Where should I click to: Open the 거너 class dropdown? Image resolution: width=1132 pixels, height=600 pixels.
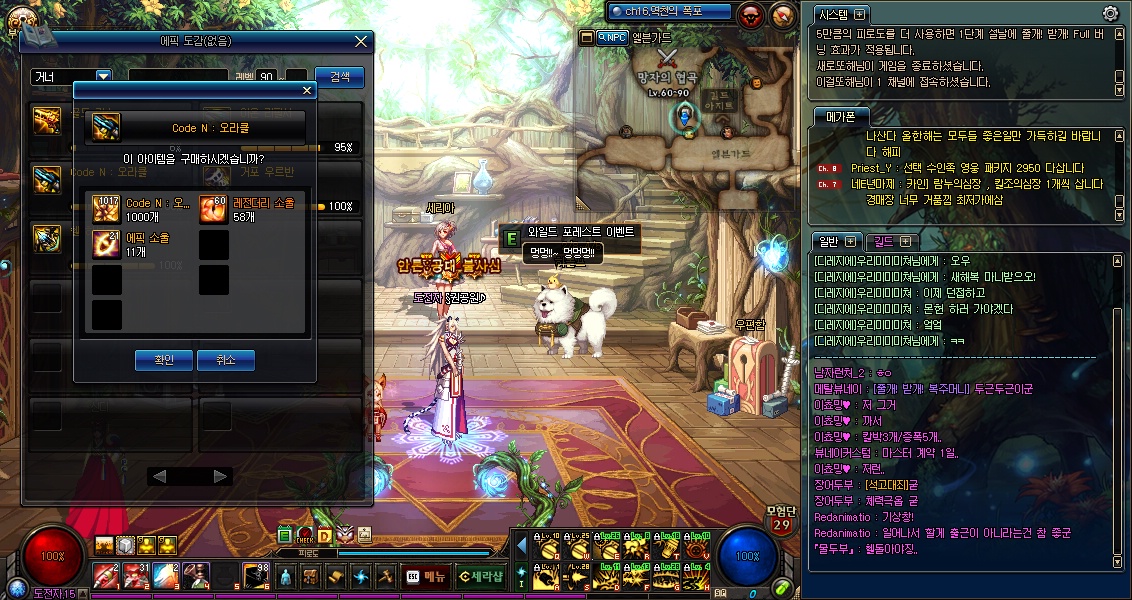click(x=103, y=76)
